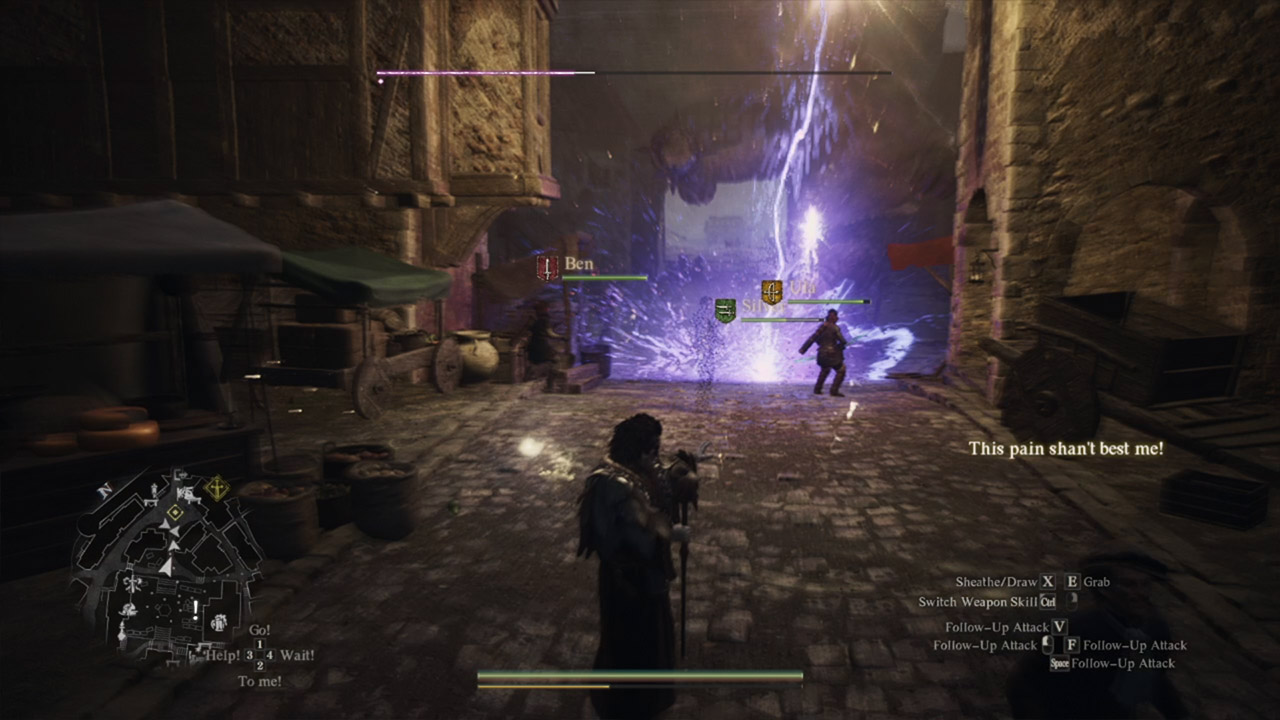The image size is (1280, 720).
Task: Click Ben's red fighter vocation icon
Action: point(547,267)
